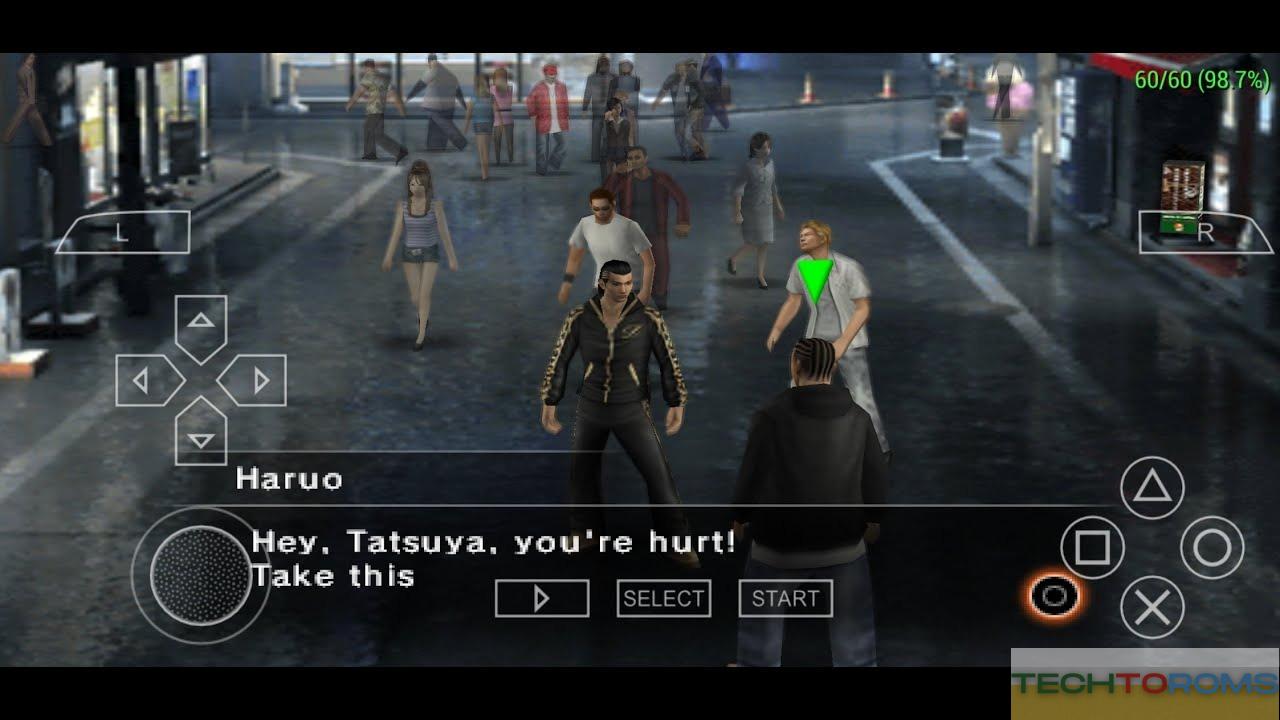This screenshot has width=1280, height=720.
Task: Click the START button
Action: click(x=785, y=598)
